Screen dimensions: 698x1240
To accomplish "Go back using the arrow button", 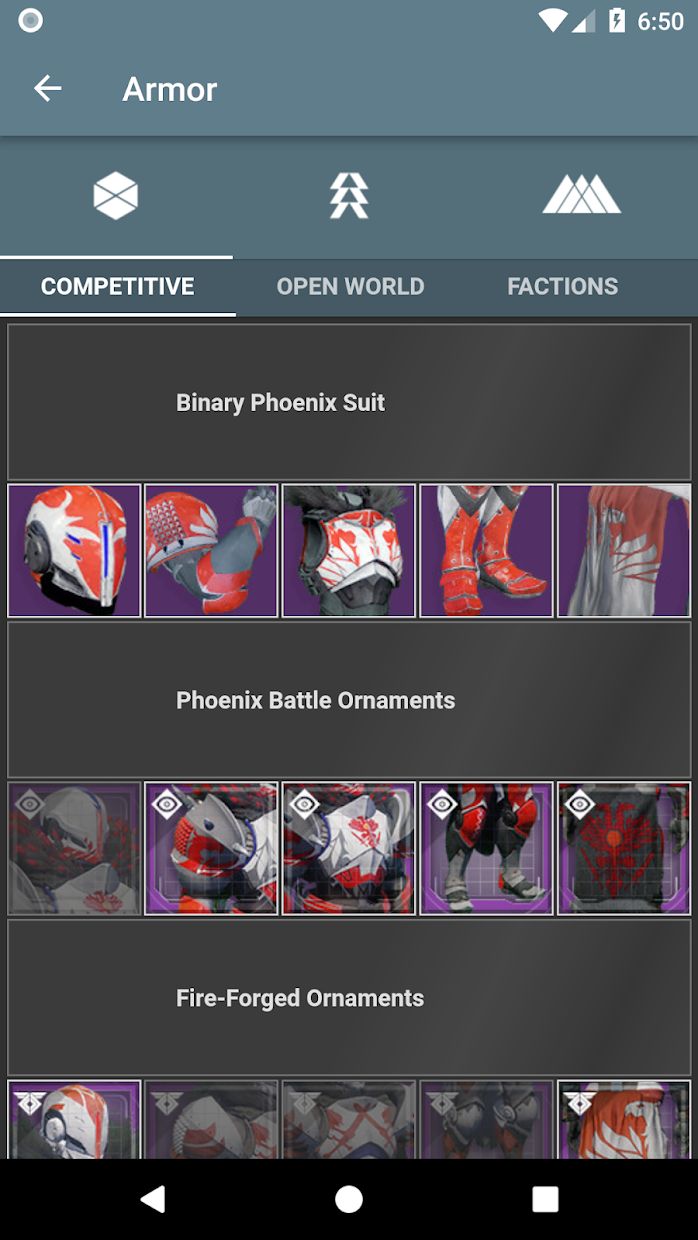I will (47, 89).
